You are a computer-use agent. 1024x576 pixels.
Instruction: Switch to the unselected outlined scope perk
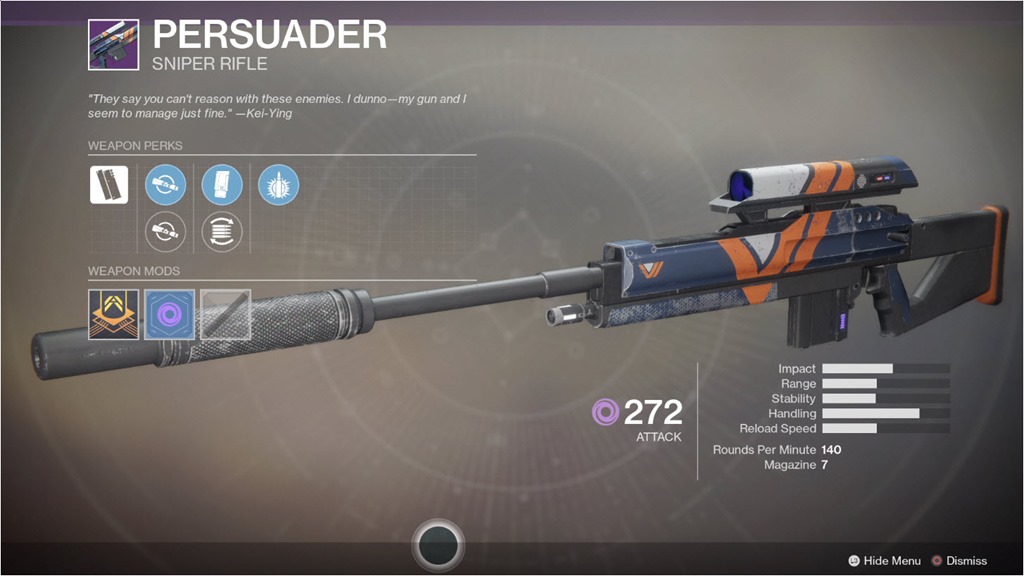click(x=165, y=231)
